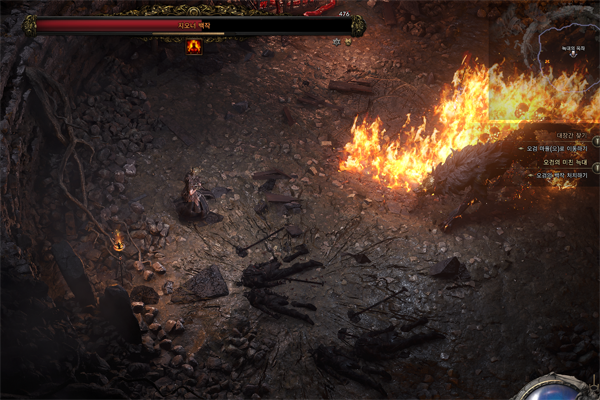Image resolution: width=600 pixels, height=400 pixels.
Task: Click the flame status icon under boss bar
Action: click(x=194, y=46)
